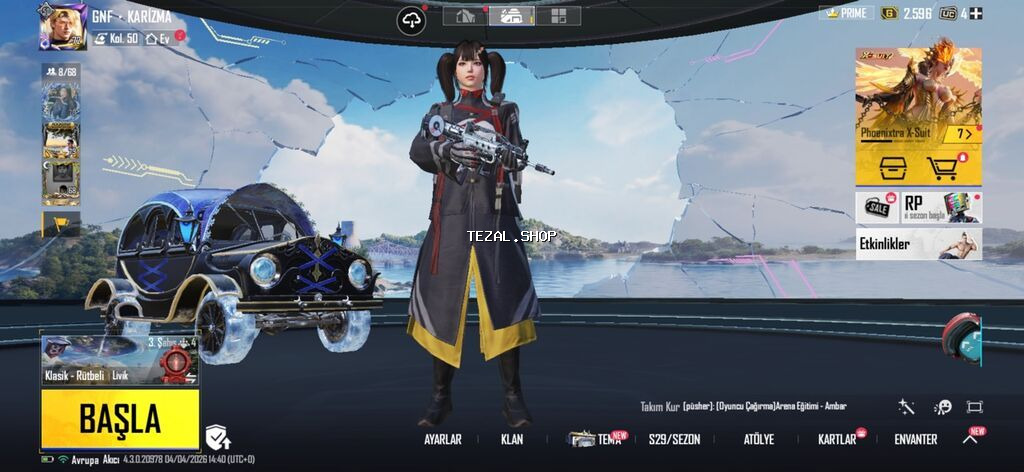Open the TEMA menu
The width and height of the screenshot is (1024, 472).
pyautogui.click(x=596, y=439)
